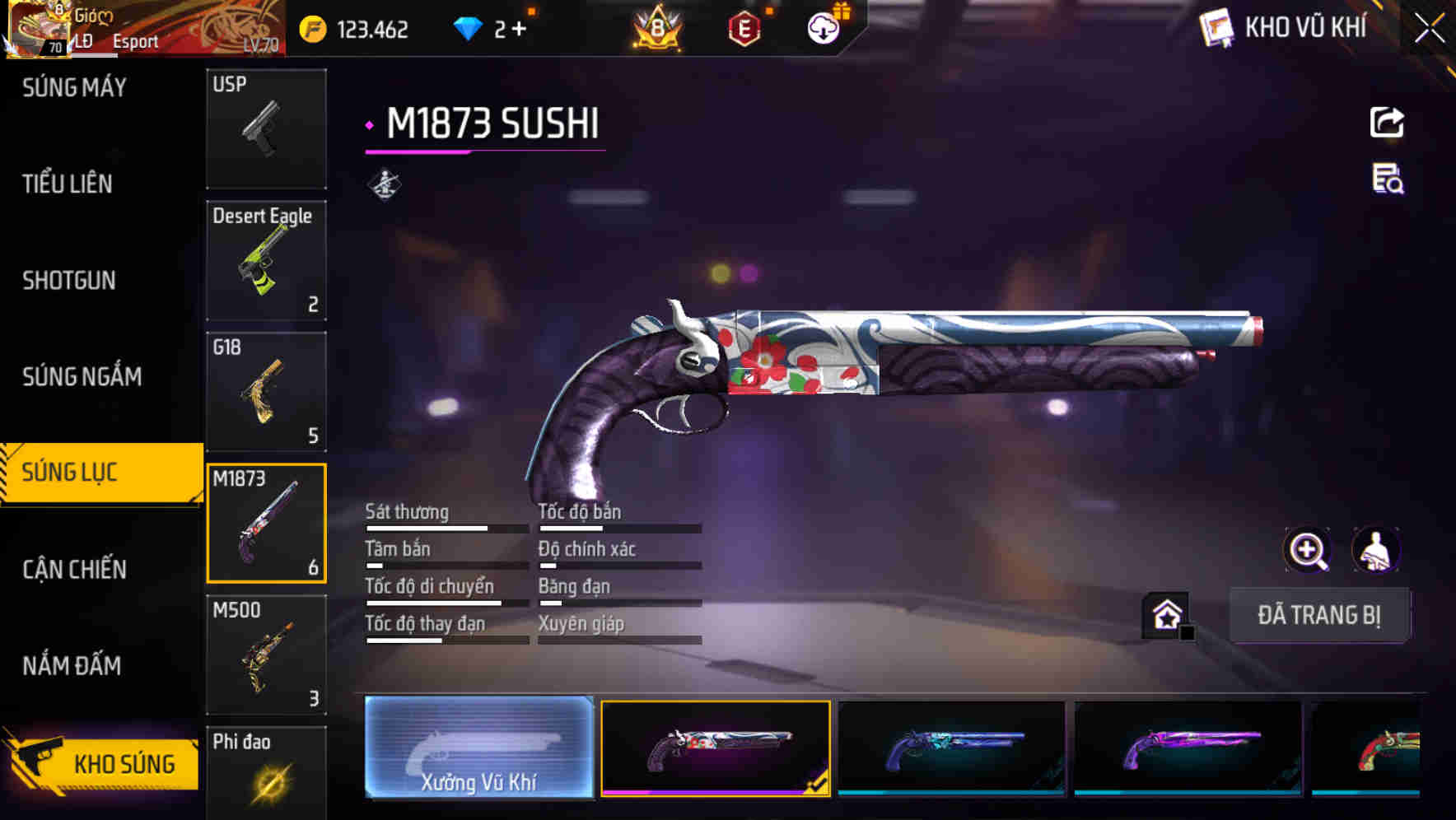1456x820 pixels.
Task: Select the M500 weapon thumbnail
Action: point(265,655)
